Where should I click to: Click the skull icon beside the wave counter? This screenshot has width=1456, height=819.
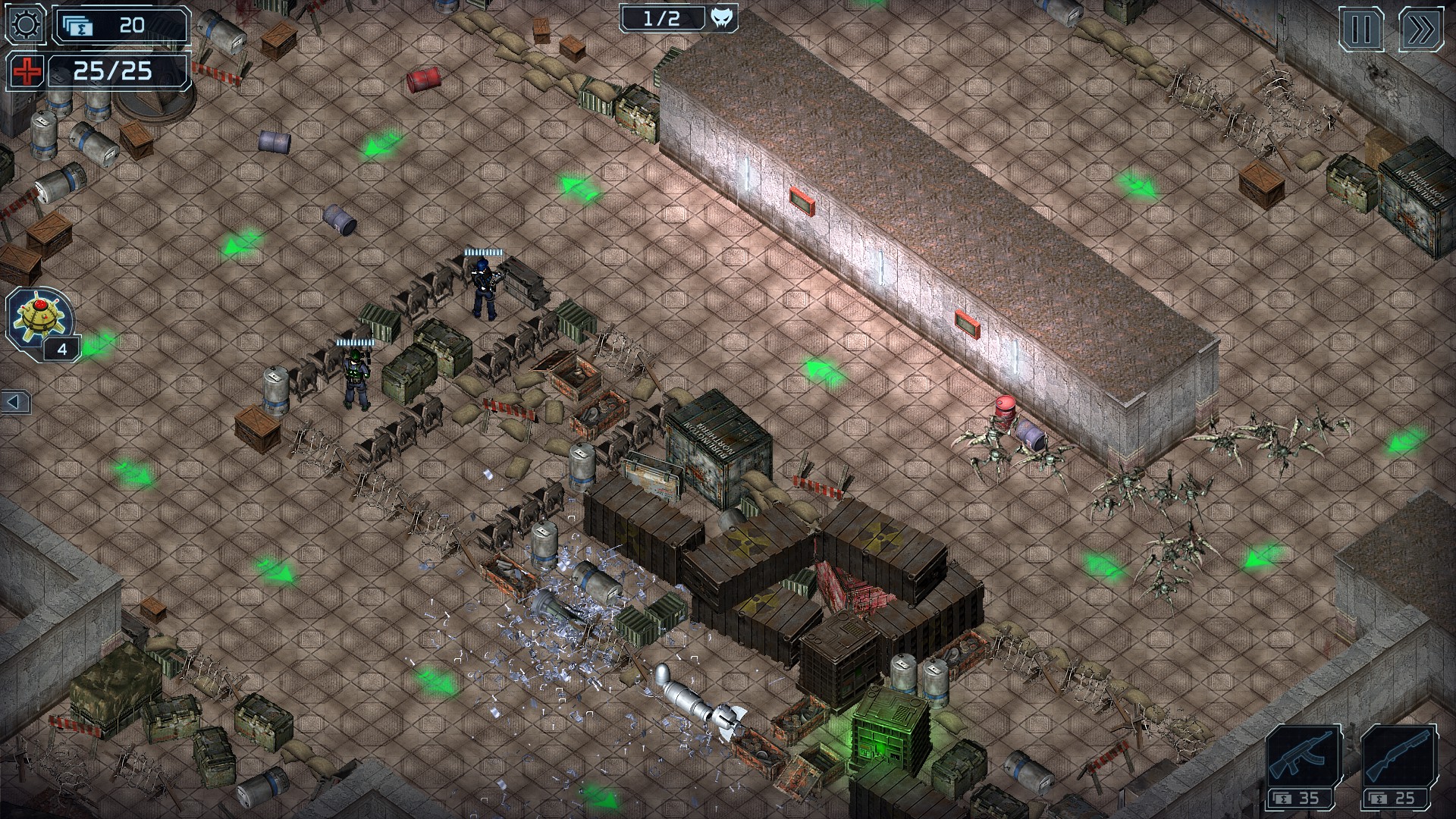pos(723,17)
